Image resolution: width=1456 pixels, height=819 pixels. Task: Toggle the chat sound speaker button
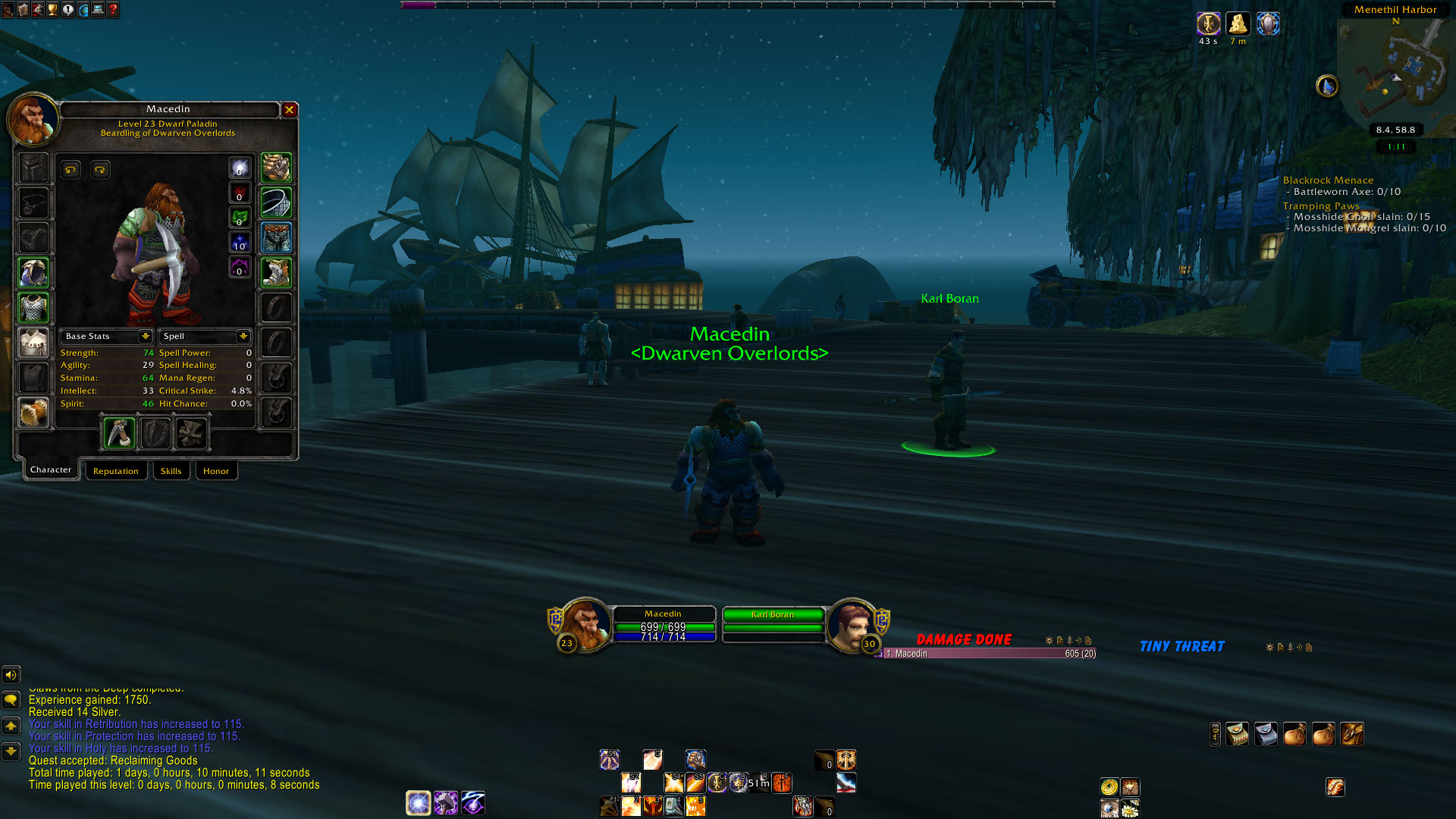[x=11, y=674]
